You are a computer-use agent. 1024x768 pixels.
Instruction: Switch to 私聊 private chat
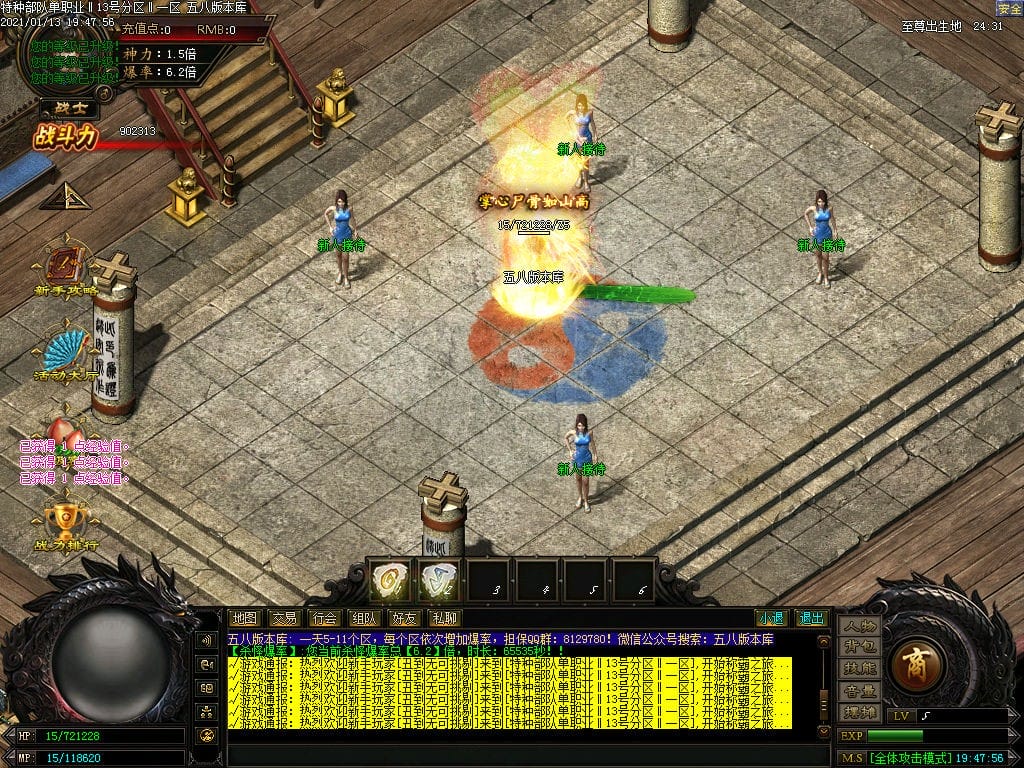[x=443, y=618]
